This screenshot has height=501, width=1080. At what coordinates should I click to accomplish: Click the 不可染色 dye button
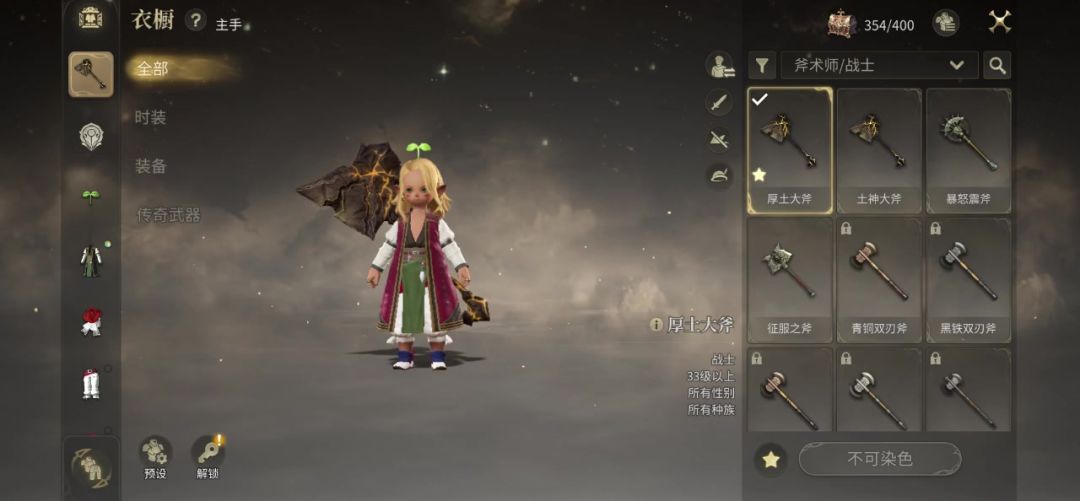pyautogui.click(x=879, y=459)
